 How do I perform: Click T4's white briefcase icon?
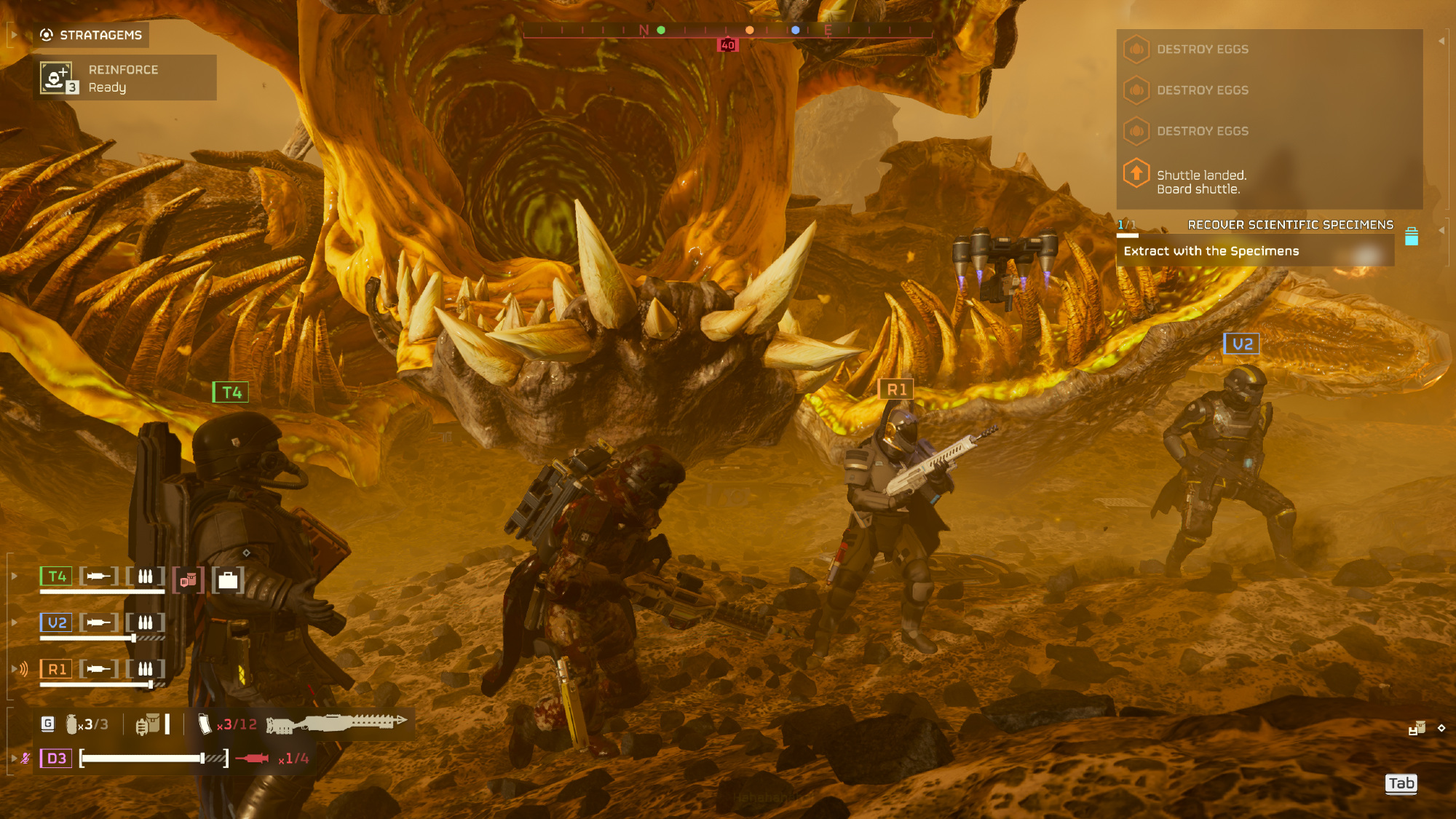(228, 580)
